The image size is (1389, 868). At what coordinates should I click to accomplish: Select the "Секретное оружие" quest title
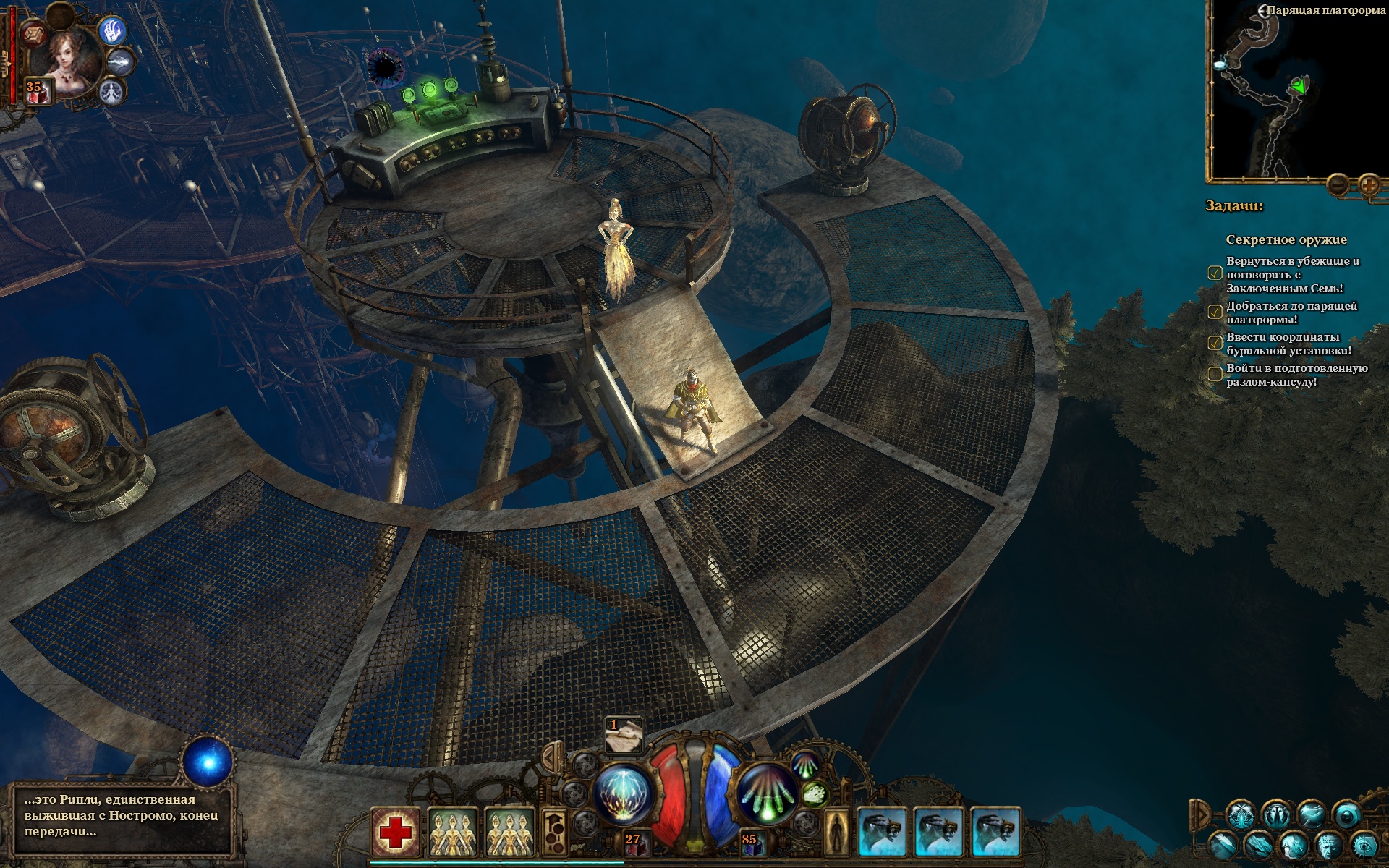tap(1286, 239)
